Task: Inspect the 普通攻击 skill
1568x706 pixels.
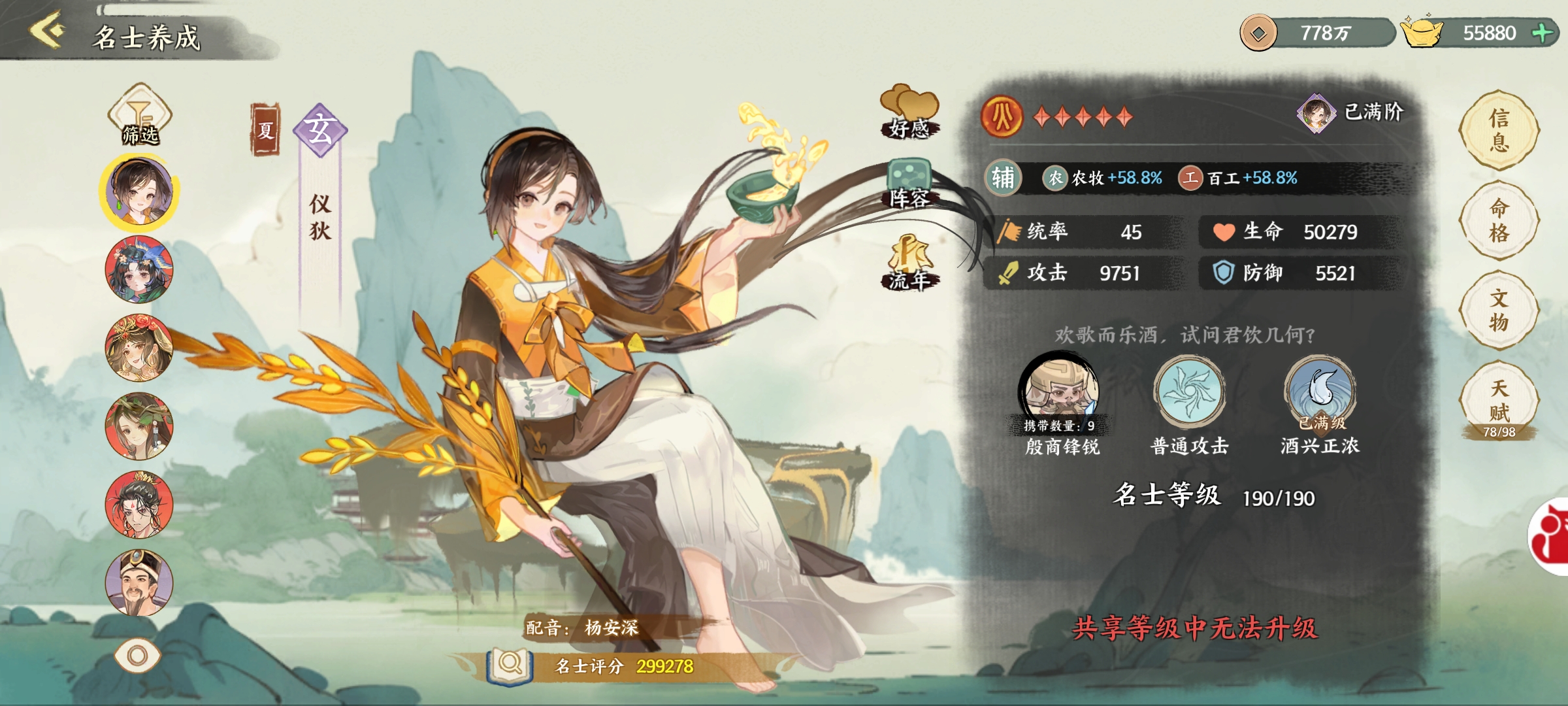Action: 1189,391
